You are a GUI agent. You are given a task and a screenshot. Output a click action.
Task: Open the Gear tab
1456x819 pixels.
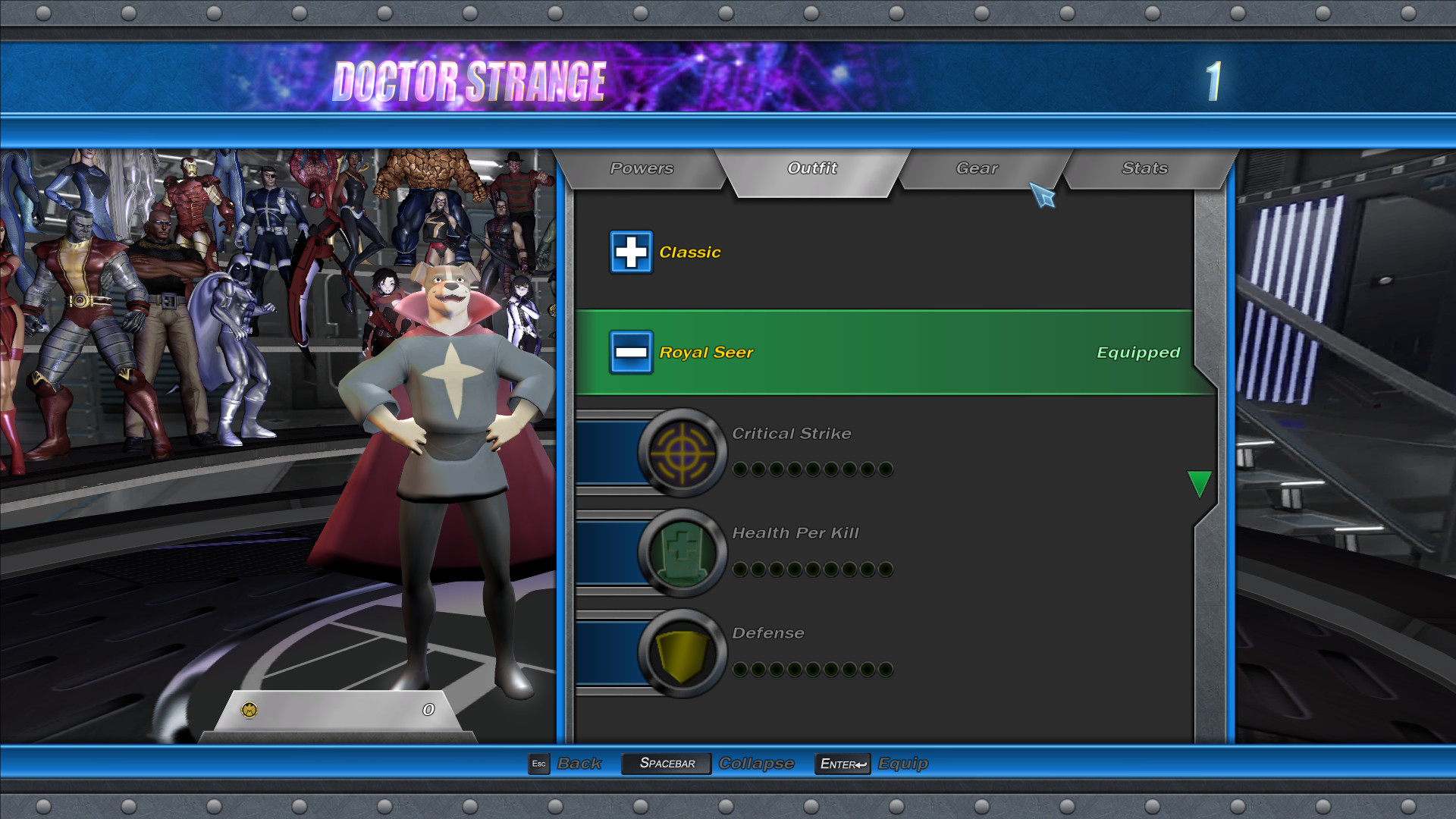tap(977, 168)
